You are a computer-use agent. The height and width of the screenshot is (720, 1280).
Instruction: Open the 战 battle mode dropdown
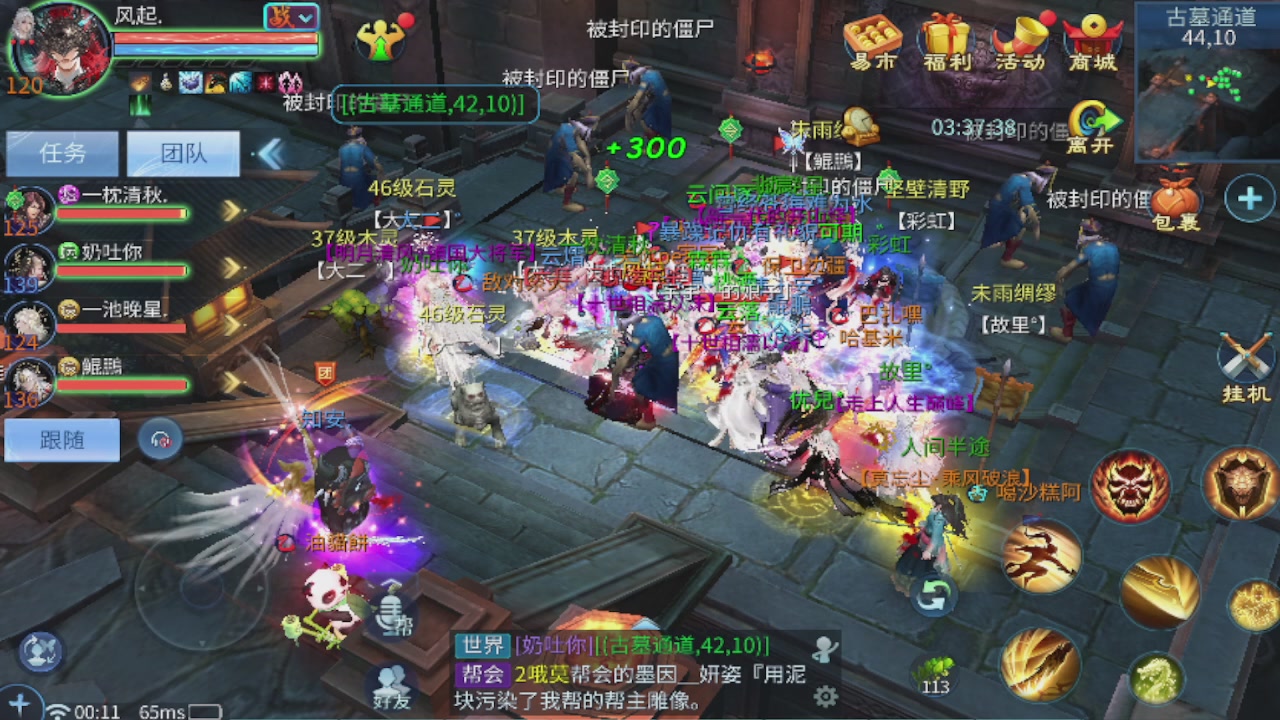[293, 17]
